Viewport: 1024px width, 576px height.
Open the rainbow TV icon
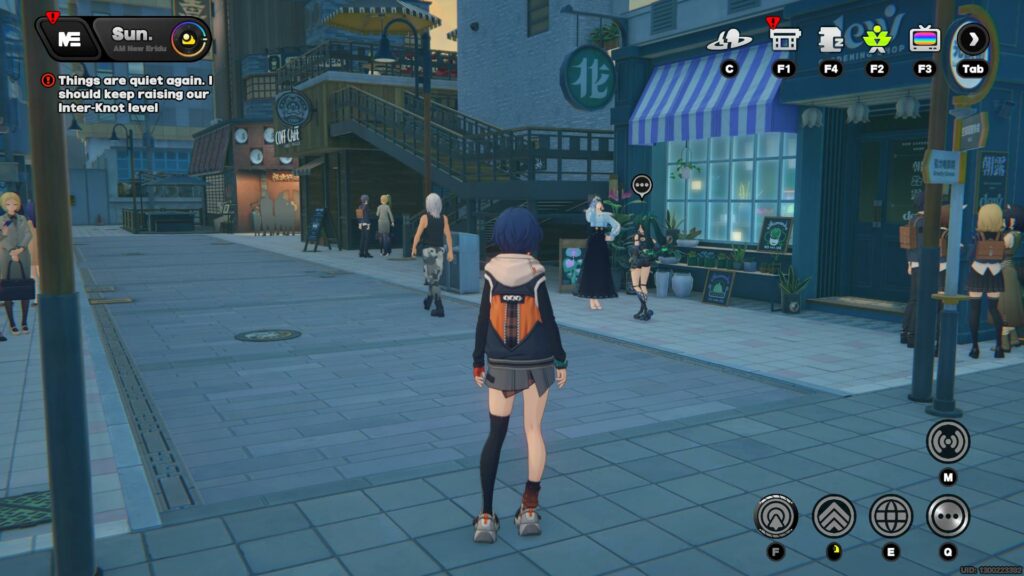[x=924, y=40]
